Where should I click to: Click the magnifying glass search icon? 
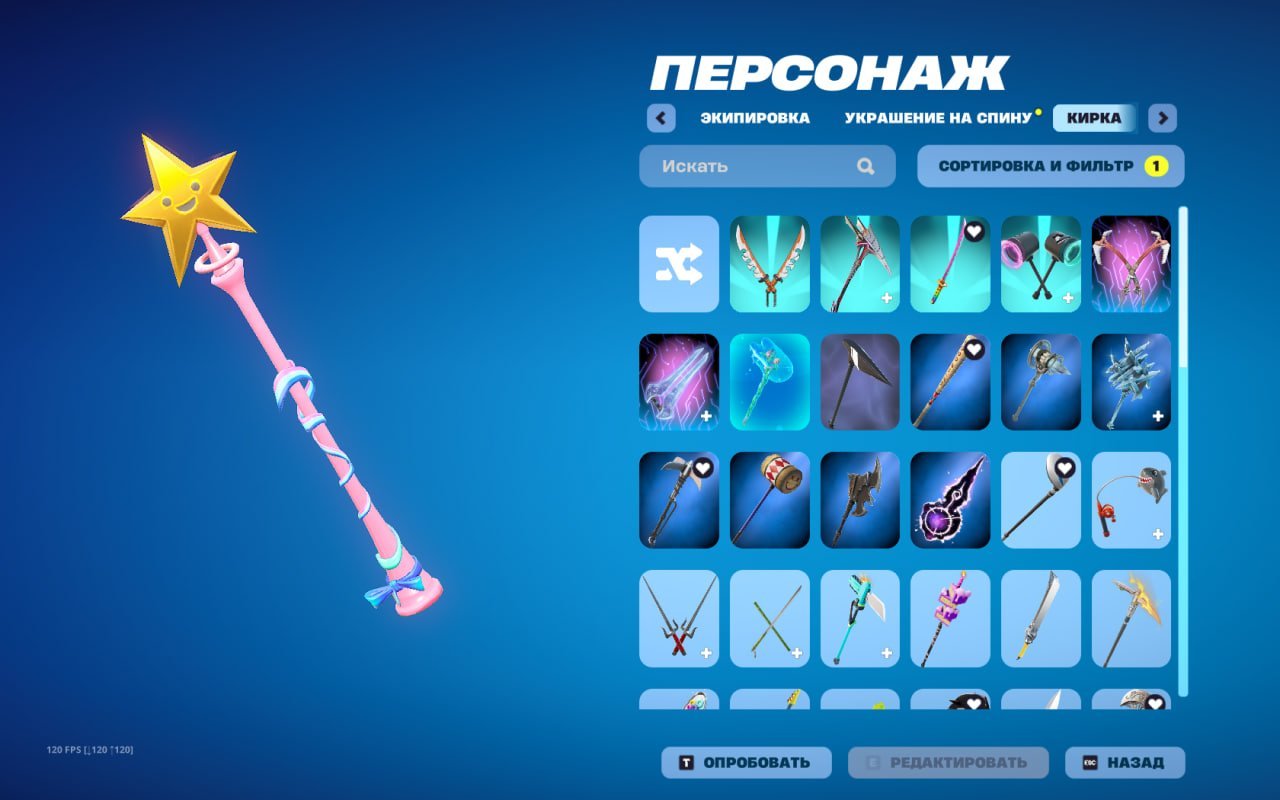[x=864, y=166]
